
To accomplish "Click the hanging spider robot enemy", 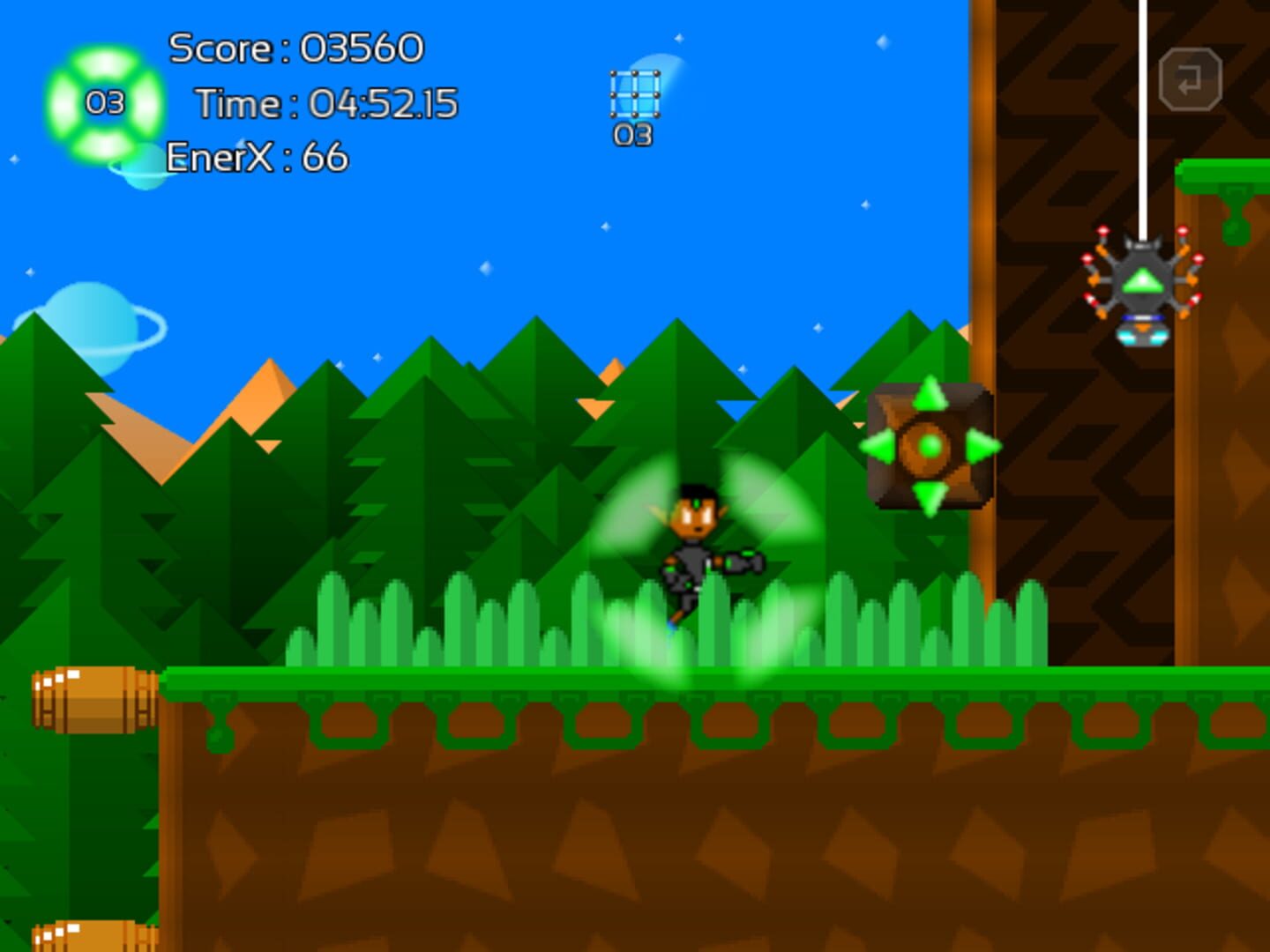I will (x=1143, y=282).
